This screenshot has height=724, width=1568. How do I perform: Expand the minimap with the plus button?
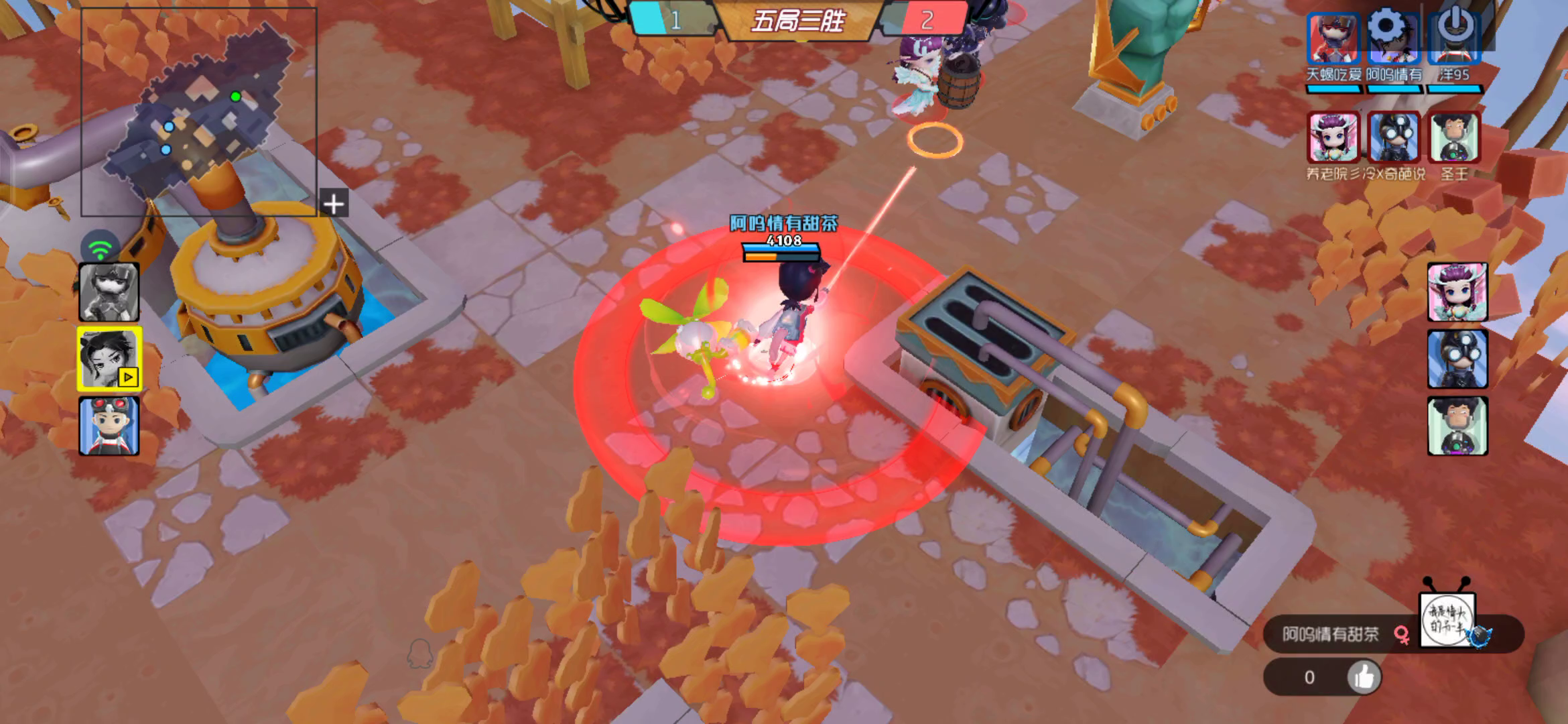tap(334, 204)
